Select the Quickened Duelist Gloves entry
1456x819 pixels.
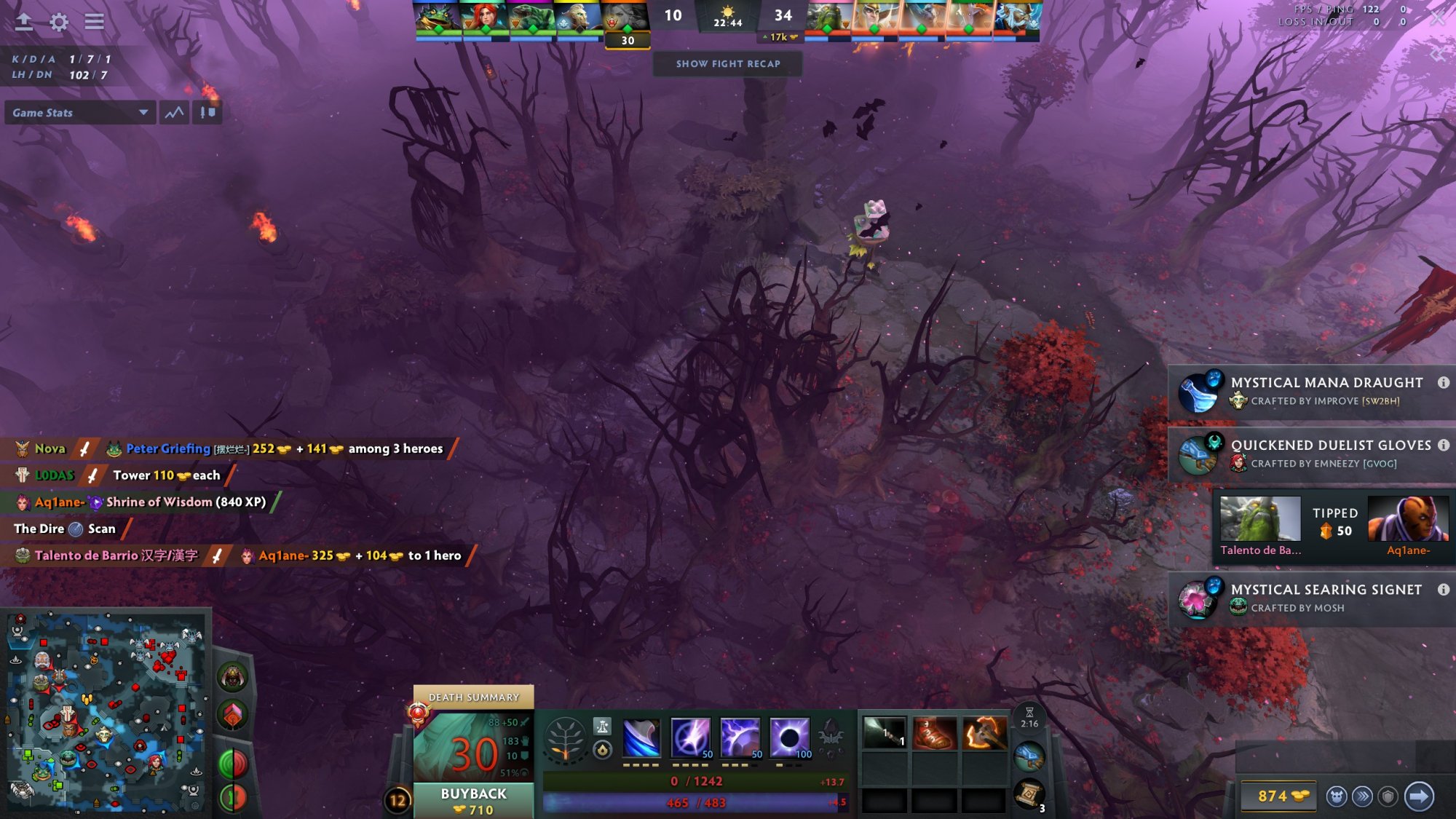[1310, 454]
